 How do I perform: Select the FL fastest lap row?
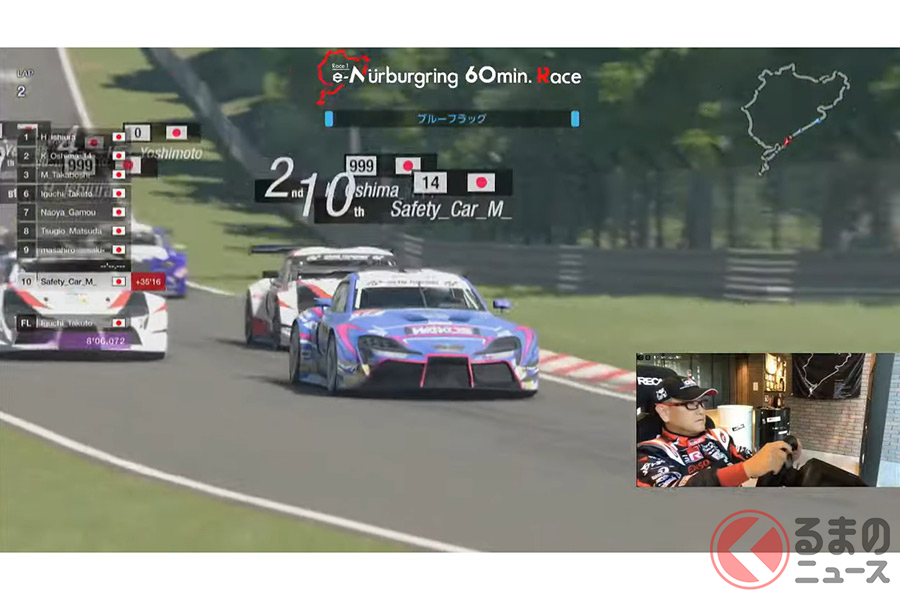(68, 323)
